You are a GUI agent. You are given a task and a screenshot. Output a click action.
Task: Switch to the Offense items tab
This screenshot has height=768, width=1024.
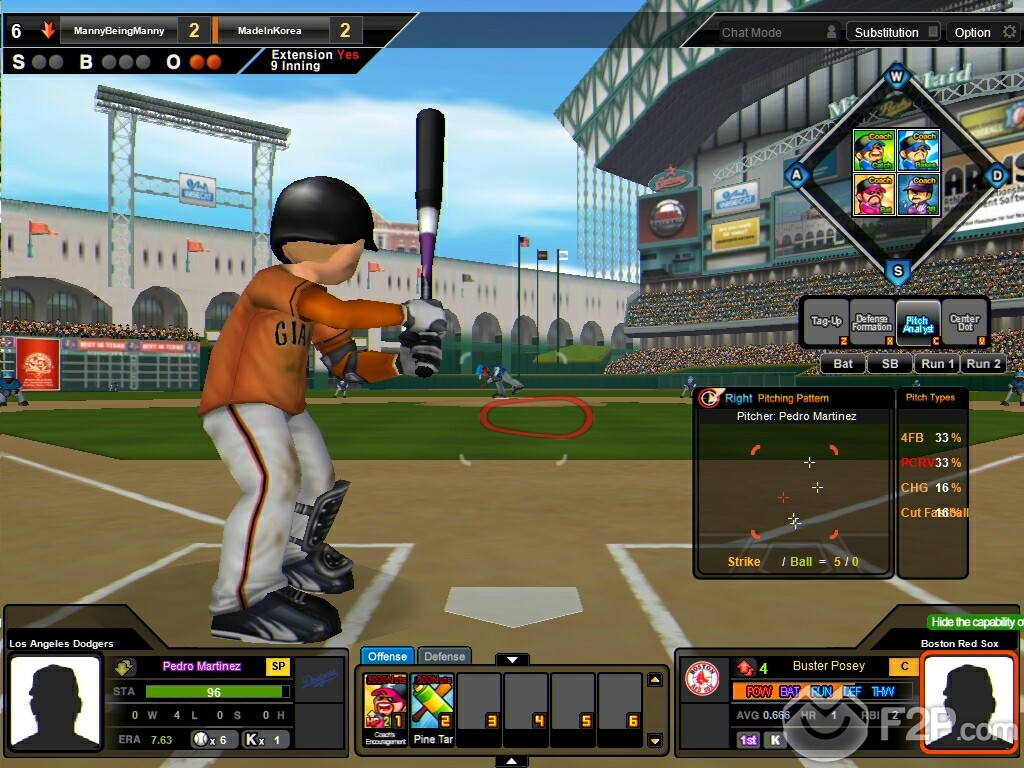387,656
